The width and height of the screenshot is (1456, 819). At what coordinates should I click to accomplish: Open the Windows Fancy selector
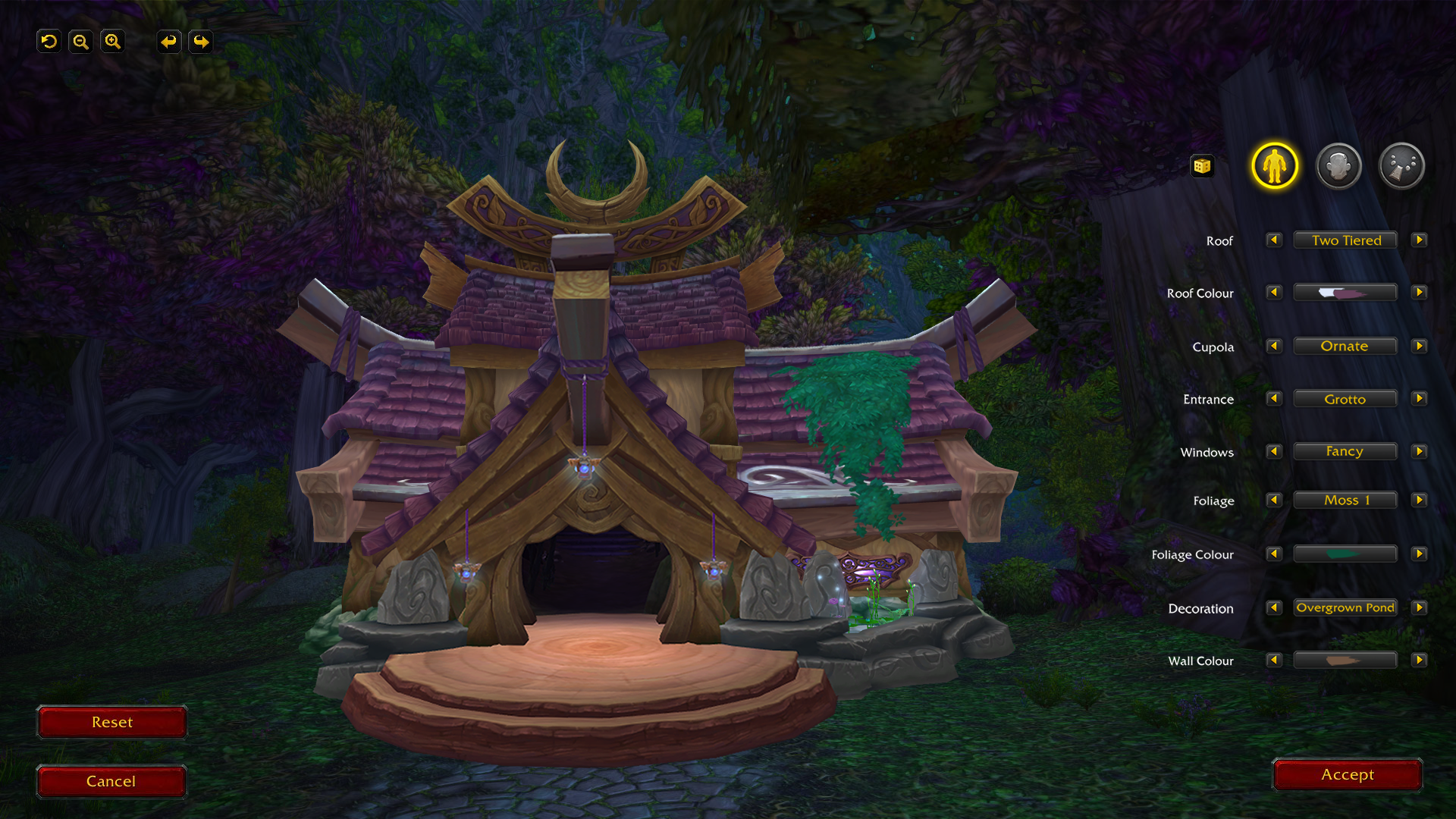pos(1345,452)
